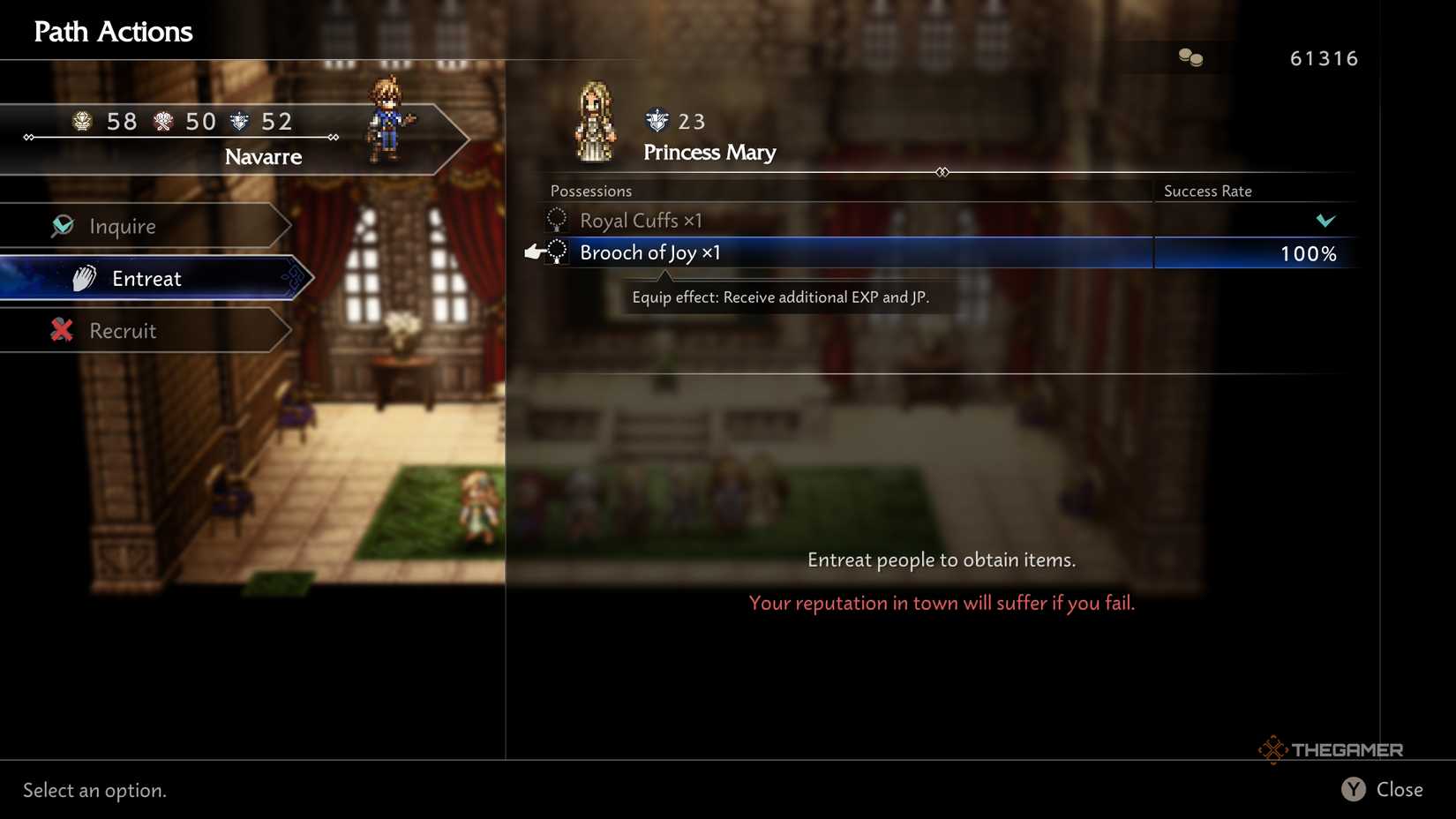The image size is (1456, 819).
Task: Click the 100% success rate bar
Action: [x=1309, y=253]
